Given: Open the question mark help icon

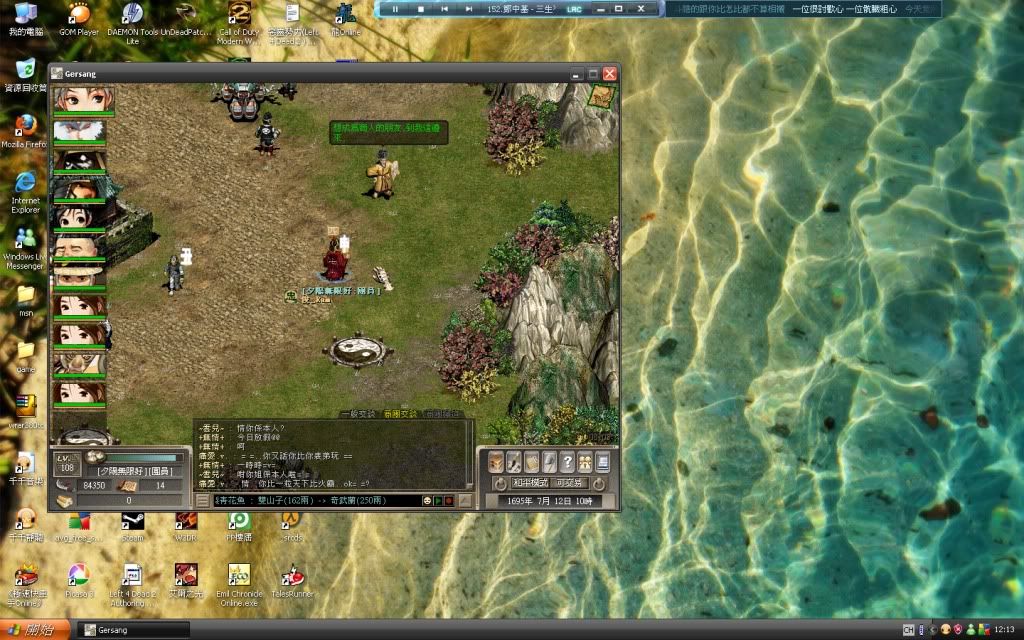Looking at the screenshot, I should (x=566, y=461).
